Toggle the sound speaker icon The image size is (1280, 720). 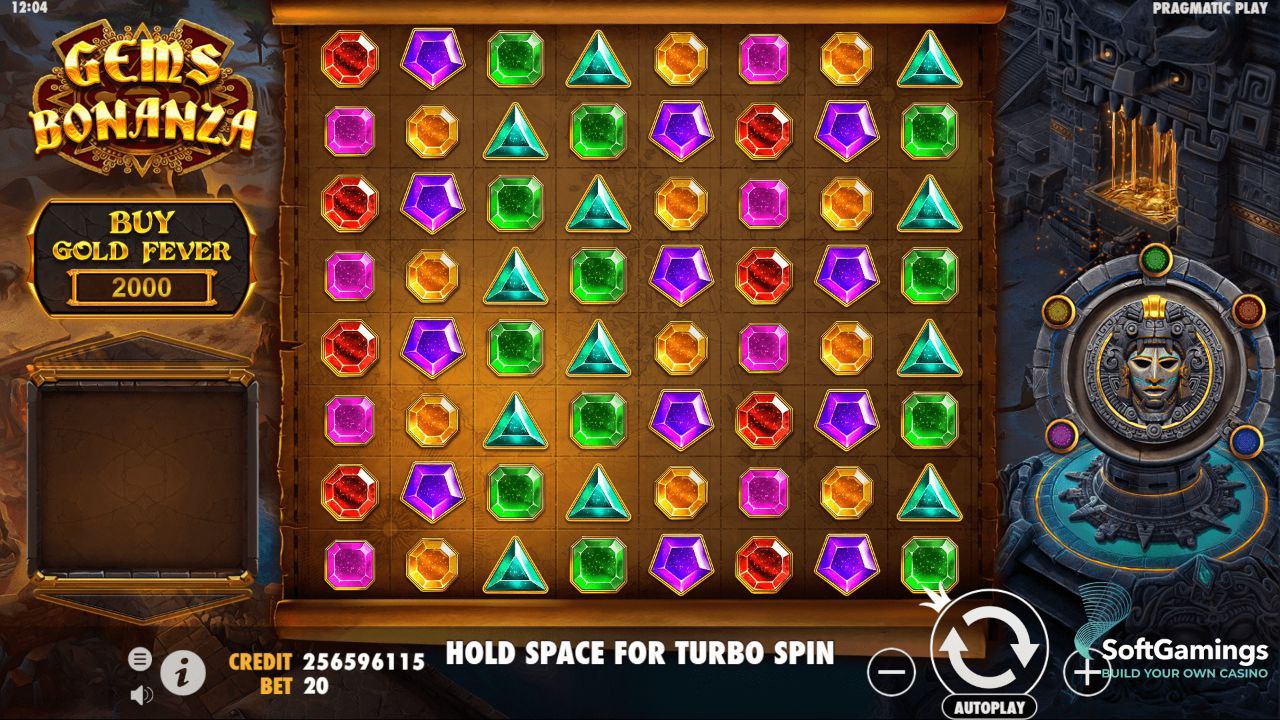[141, 693]
